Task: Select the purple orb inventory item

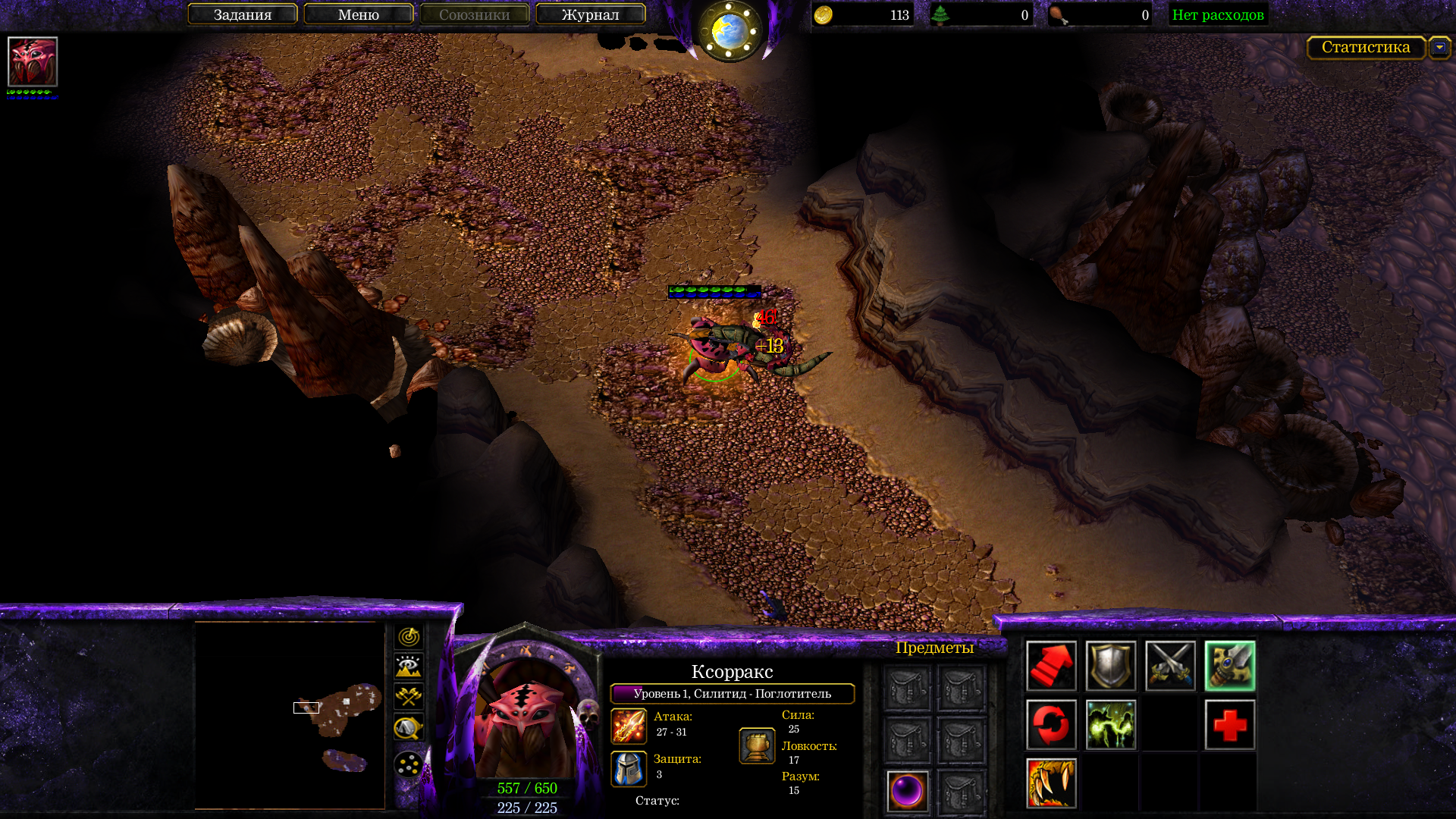Action: [x=907, y=791]
